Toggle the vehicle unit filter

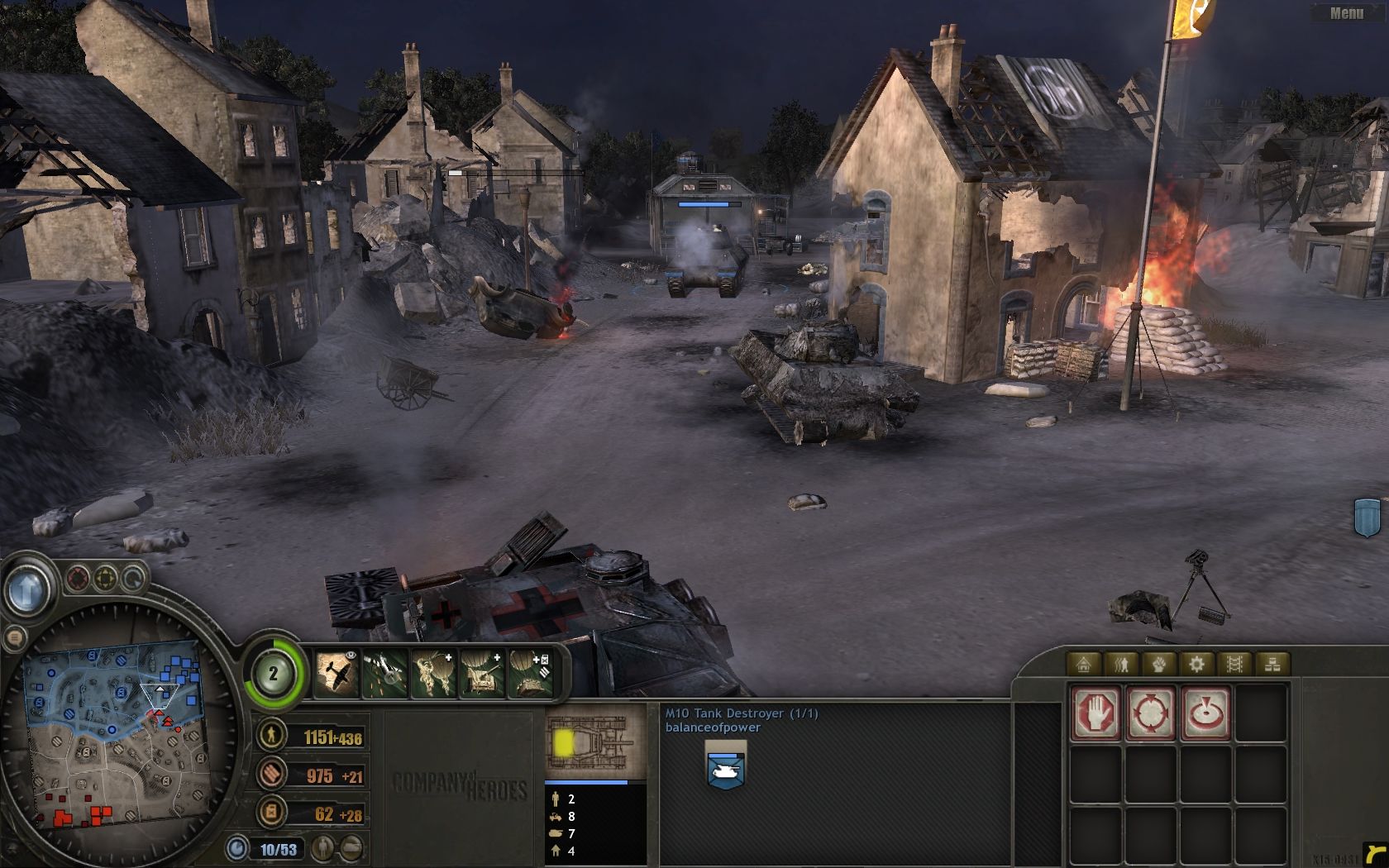pyautogui.click(x=351, y=848)
